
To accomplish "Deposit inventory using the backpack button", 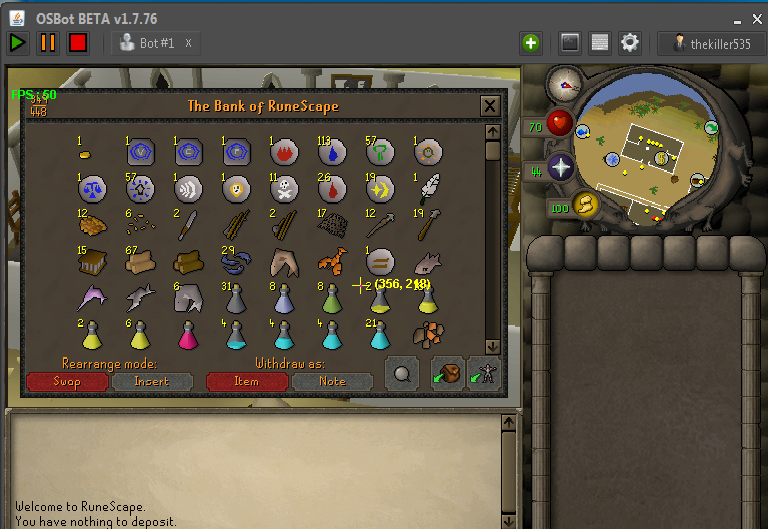I will click(447, 374).
